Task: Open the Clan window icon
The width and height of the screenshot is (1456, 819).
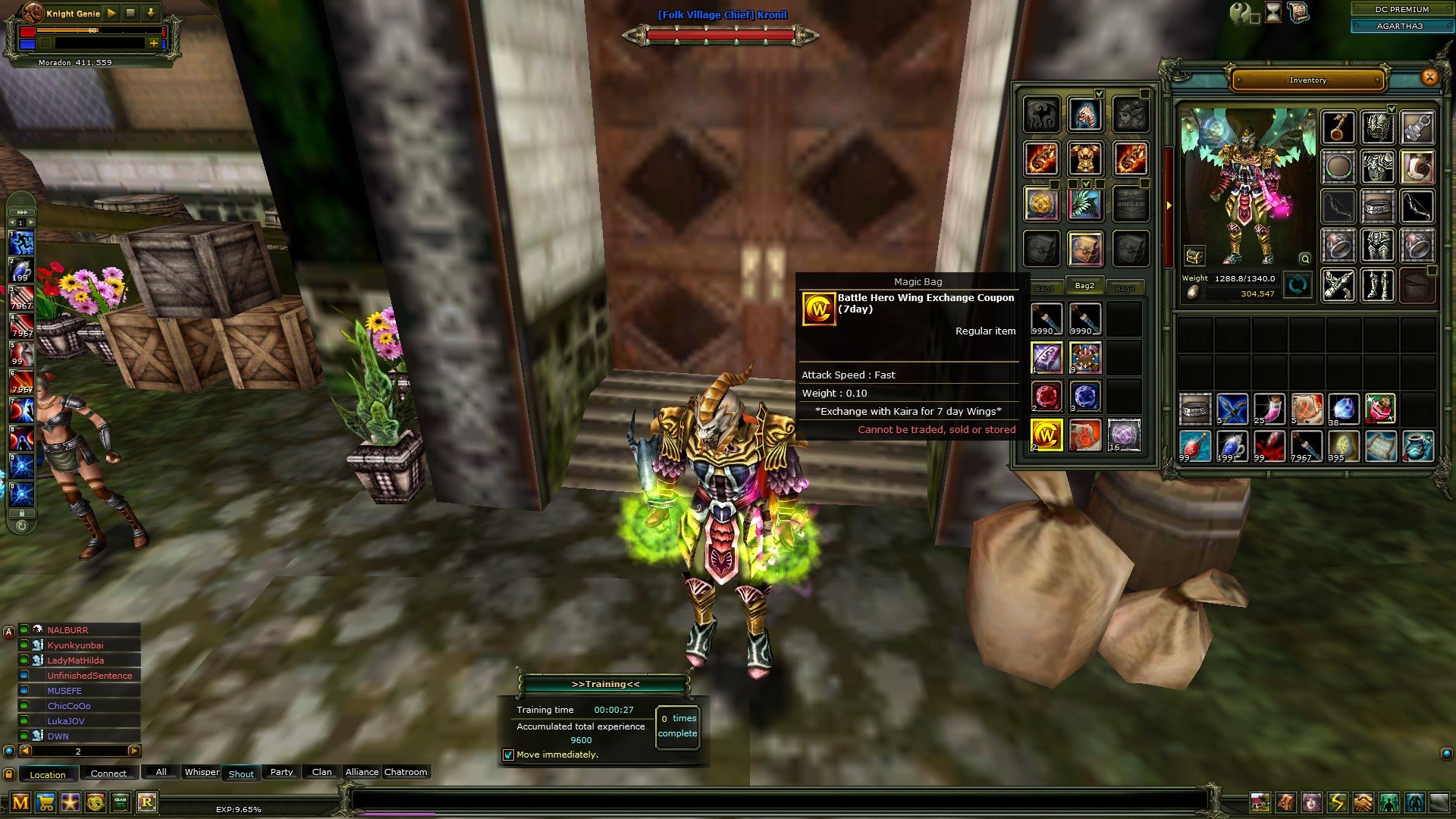Action: pyautogui.click(x=120, y=802)
